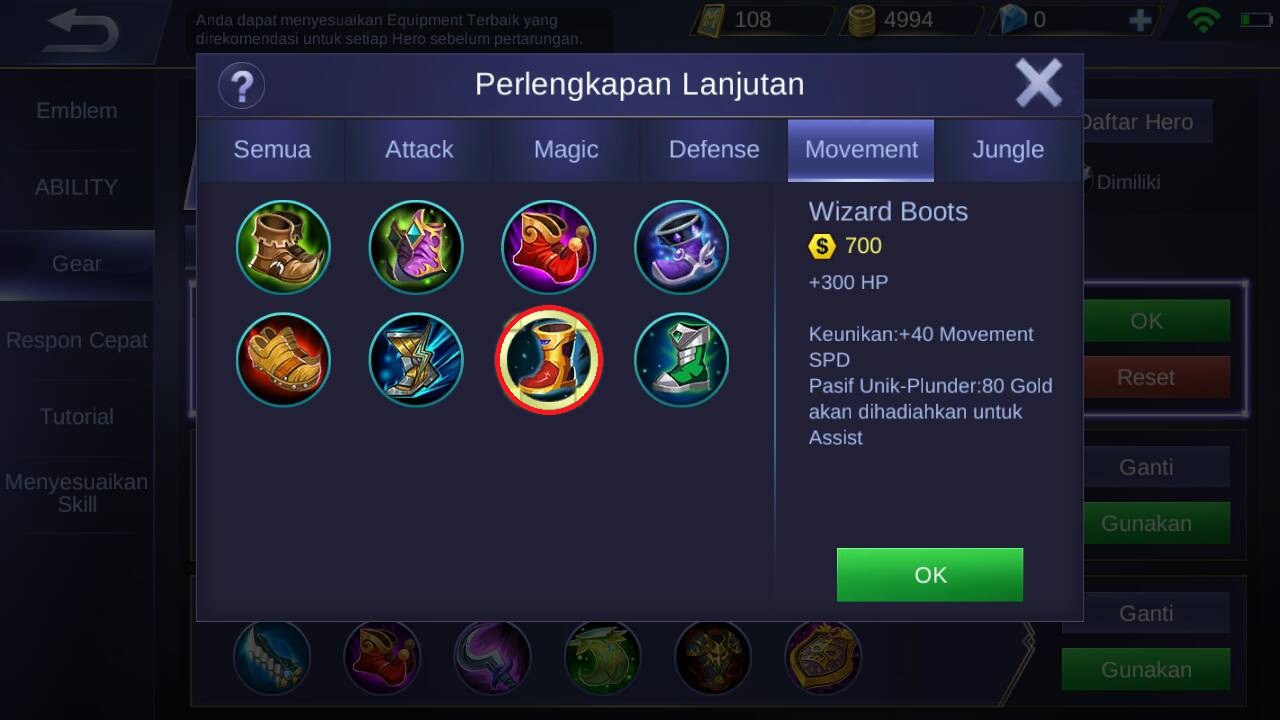Select the purple boots with blue sparkles
The height and width of the screenshot is (720, 1280).
coord(681,247)
